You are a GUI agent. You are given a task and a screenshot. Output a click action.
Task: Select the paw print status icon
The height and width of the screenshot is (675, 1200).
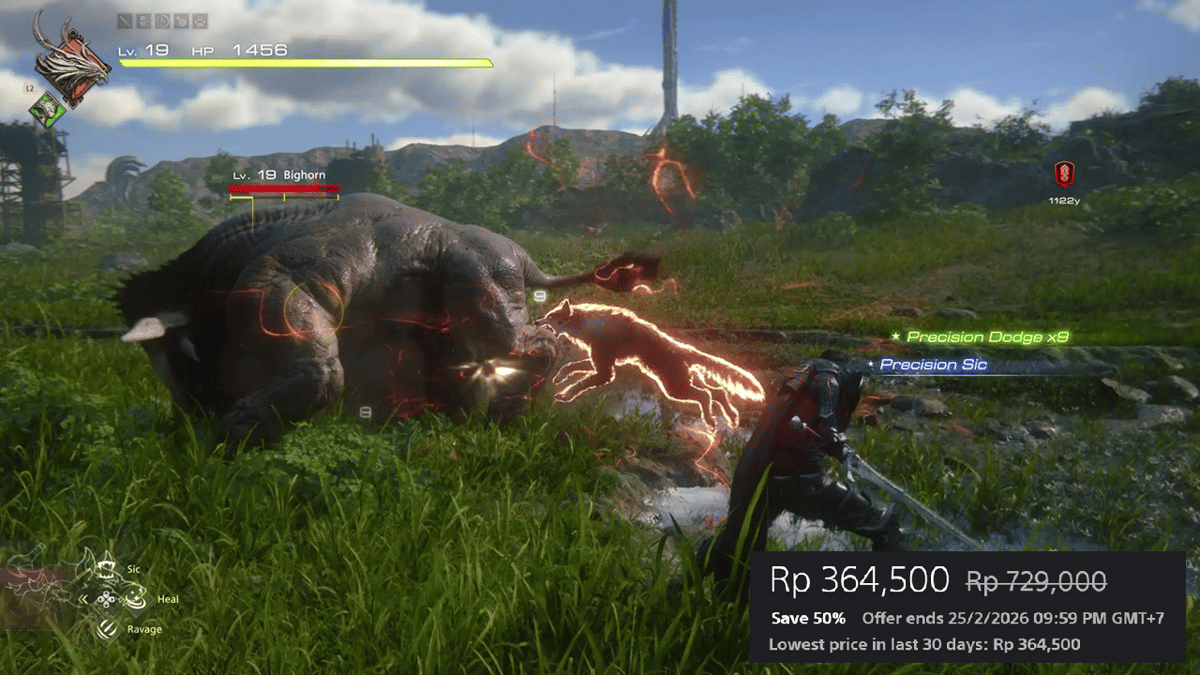199,19
